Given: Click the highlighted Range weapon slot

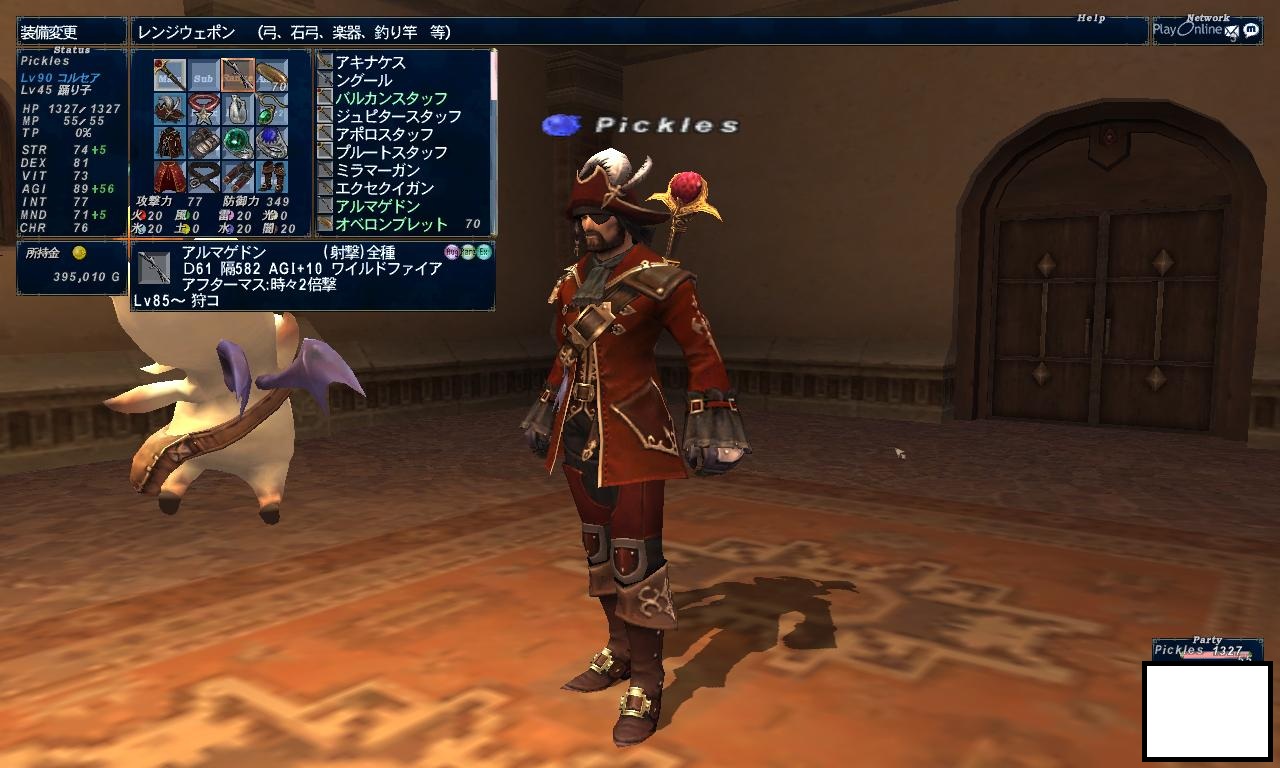Looking at the screenshot, I should click(237, 75).
